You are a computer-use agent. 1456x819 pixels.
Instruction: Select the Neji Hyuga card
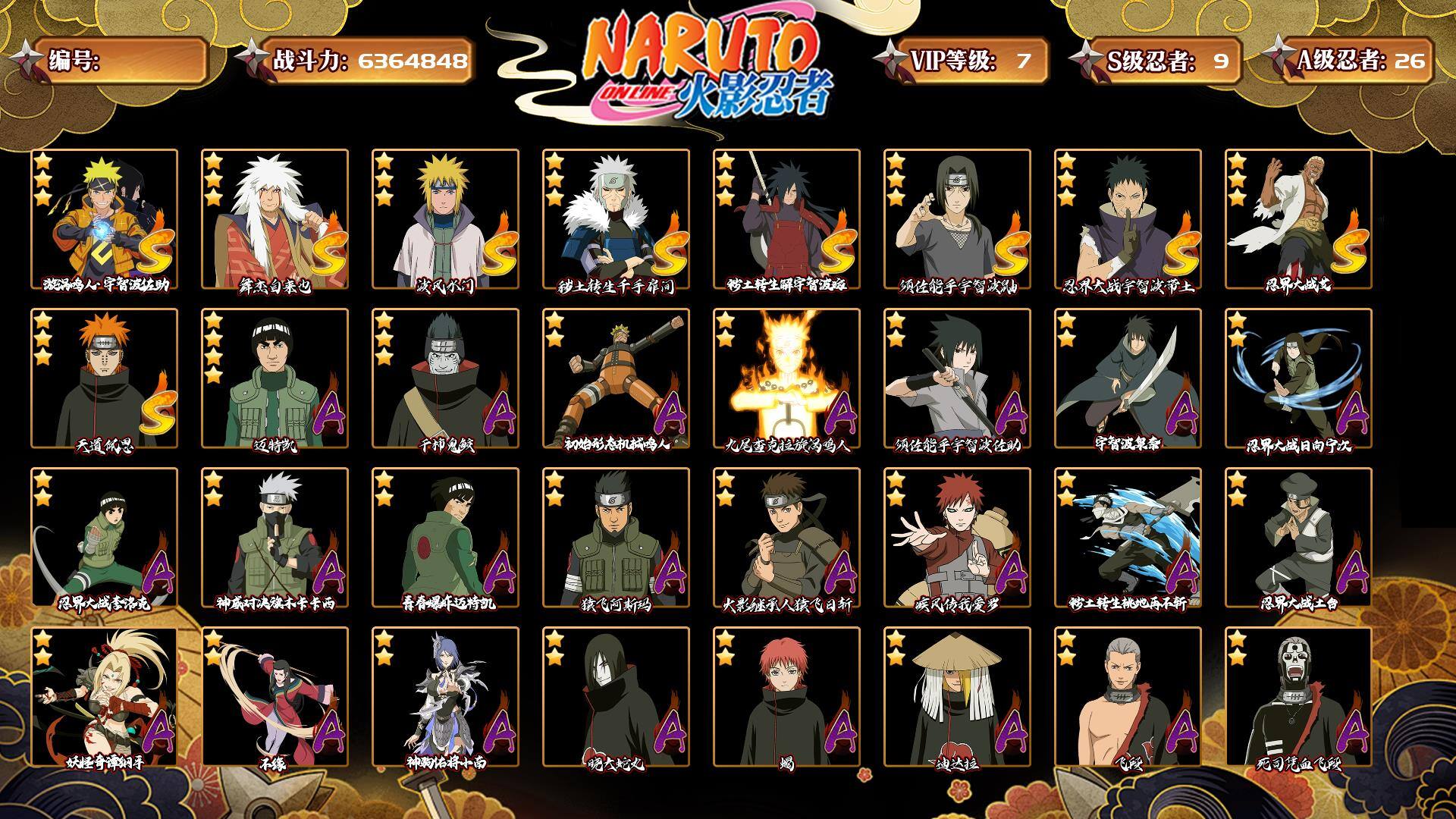1298,378
